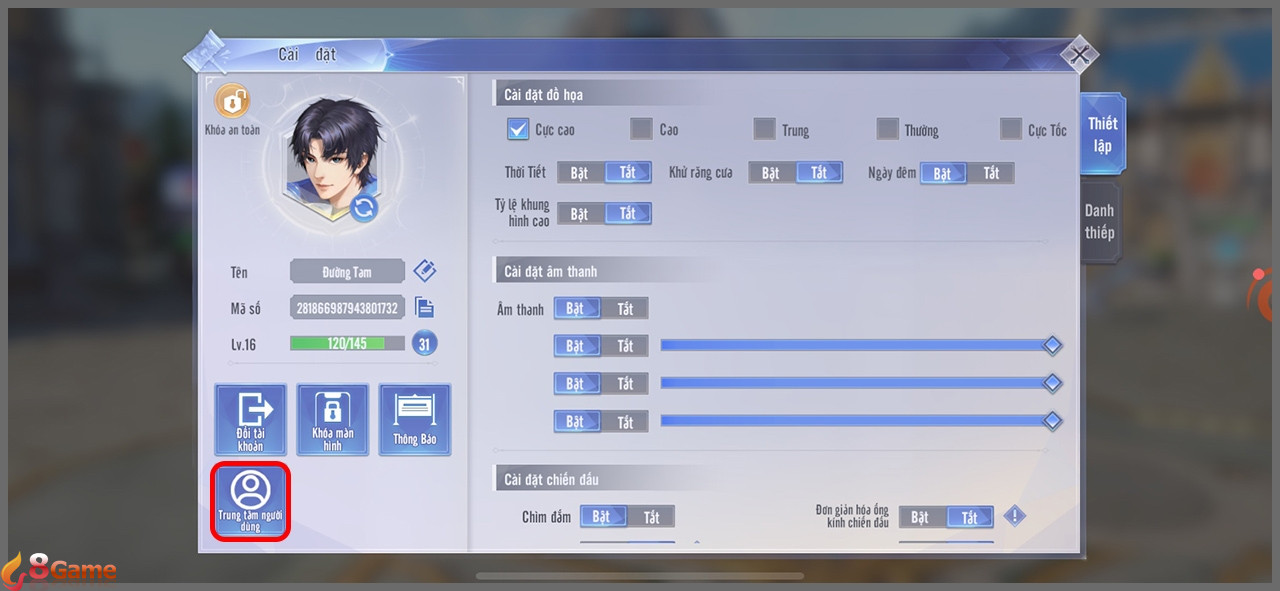Open Trung tâm người dùng user center
The width and height of the screenshot is (1280, 591).
tap(250, 501)
